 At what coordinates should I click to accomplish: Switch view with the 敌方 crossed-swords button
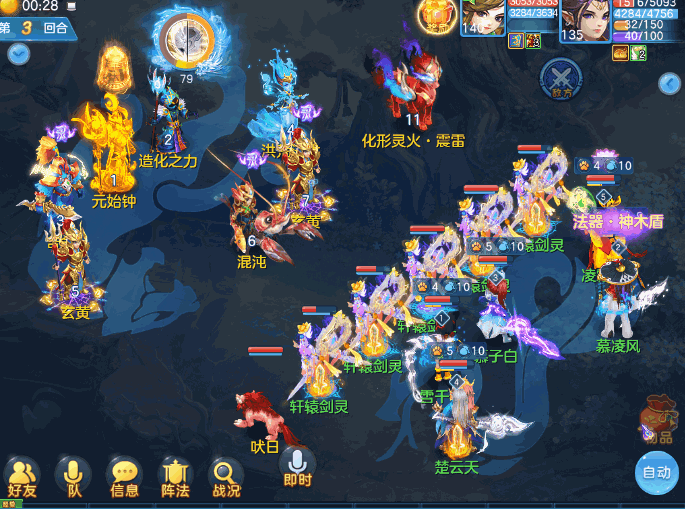(559, 76)
